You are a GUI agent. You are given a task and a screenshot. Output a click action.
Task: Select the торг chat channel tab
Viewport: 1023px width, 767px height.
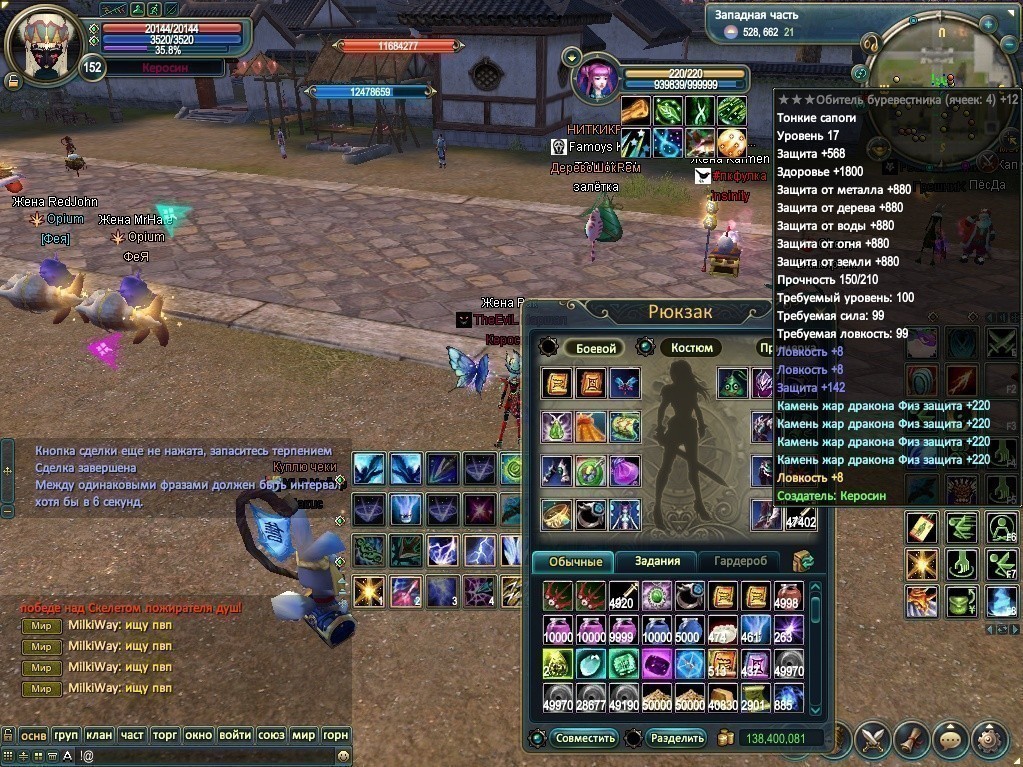point(164,735)
